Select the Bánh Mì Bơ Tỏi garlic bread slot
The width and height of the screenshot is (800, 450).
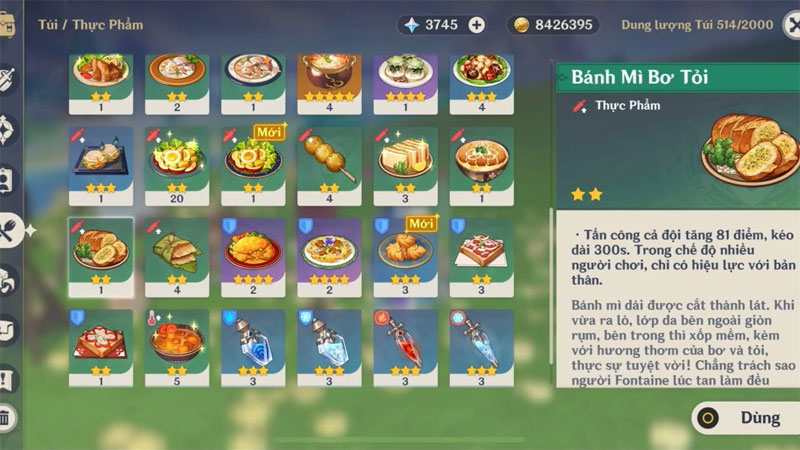pos(100,250)
